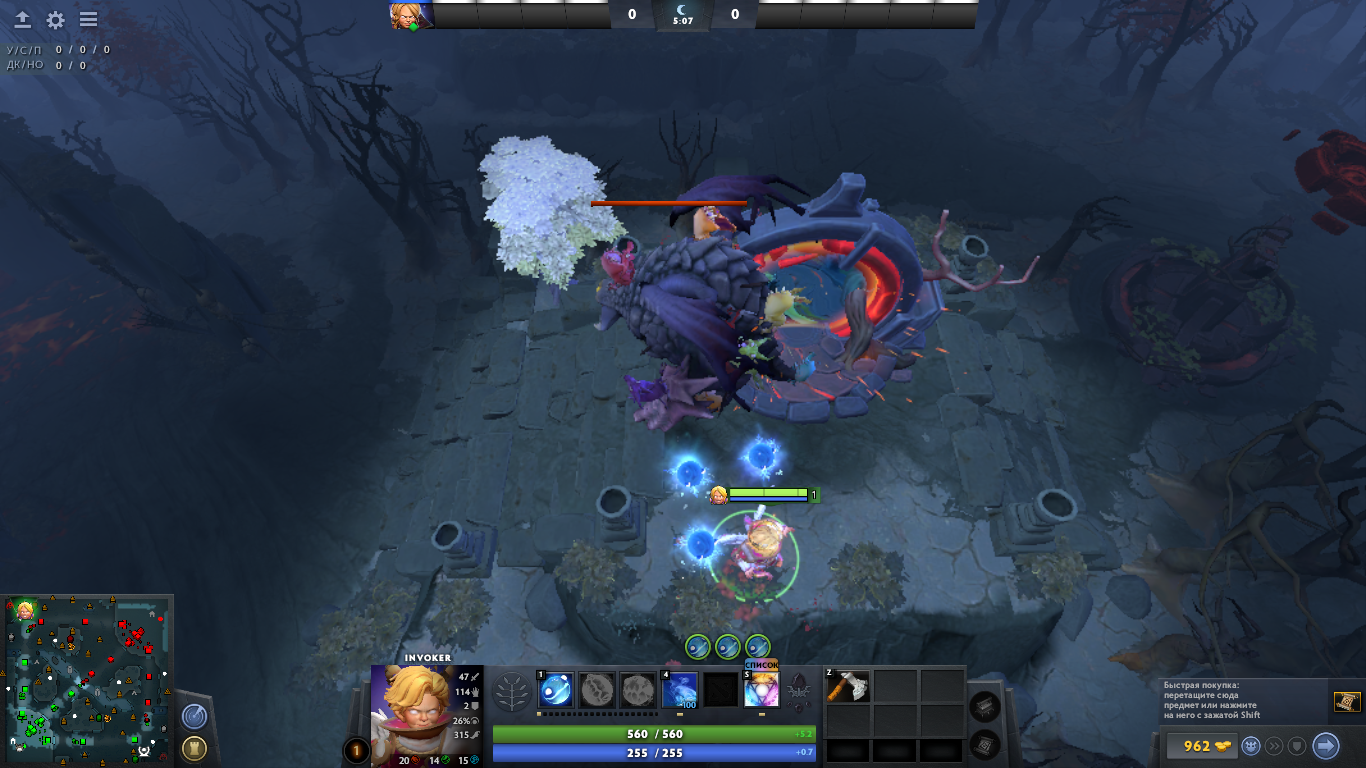This screenshot has width=1366, height=768.
Task: Click the upload arrow dashboard button
Action: [x=23, y=20]
